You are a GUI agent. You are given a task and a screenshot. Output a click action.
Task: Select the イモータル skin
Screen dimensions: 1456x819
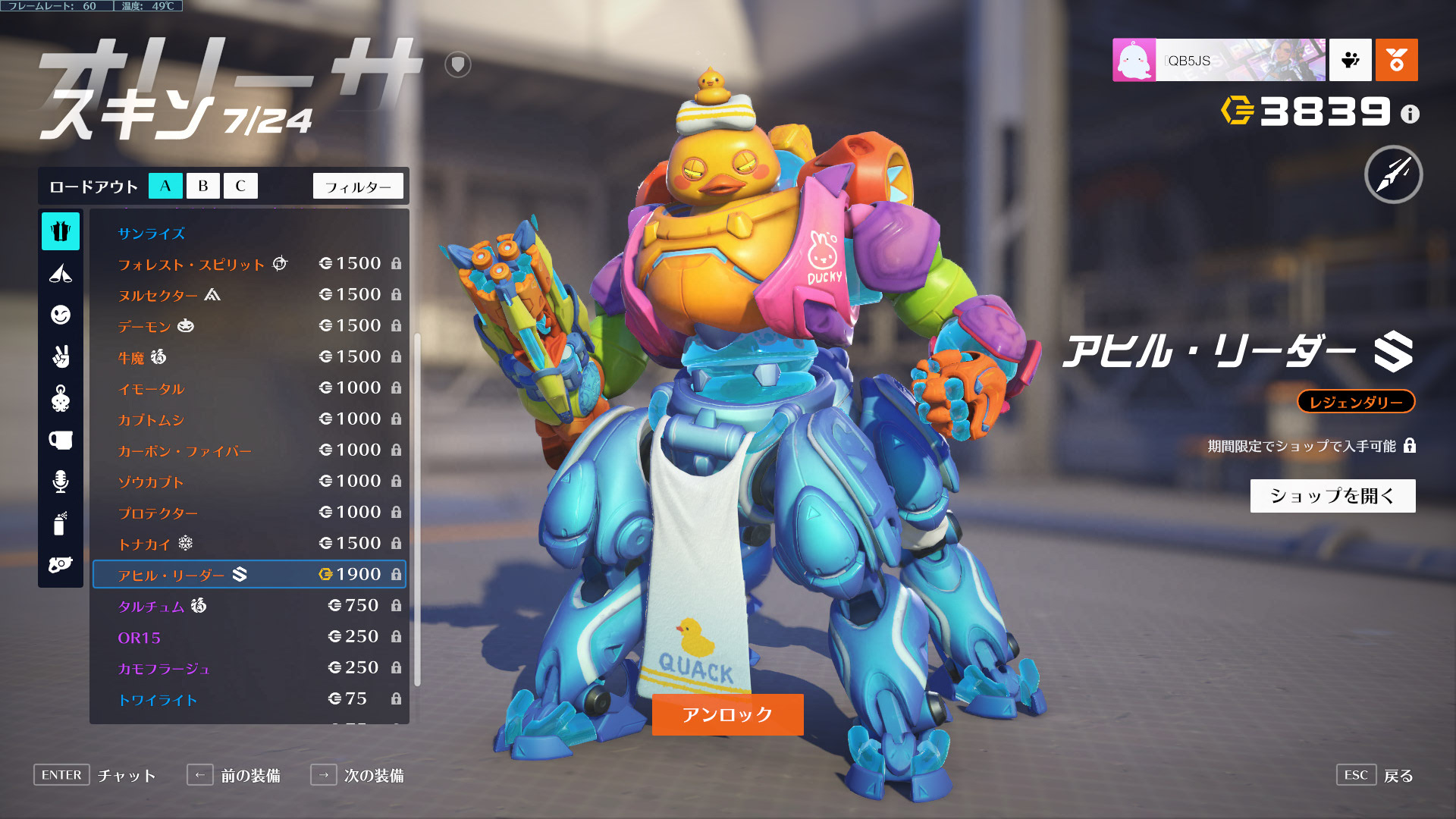click(x=152, y=388)
